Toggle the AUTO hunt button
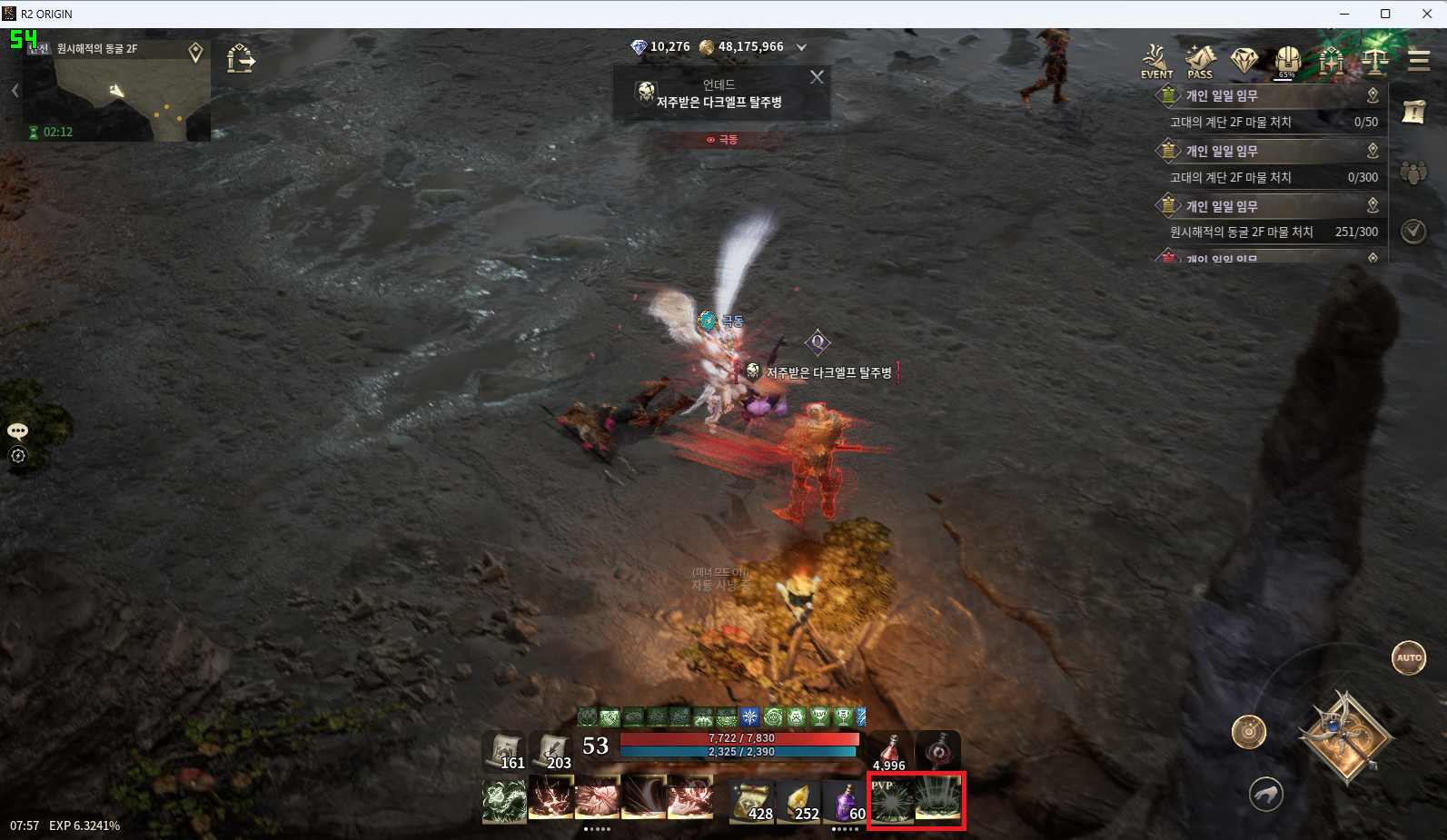Viewport: 1447px width, 840px height. coord(1409,657)
